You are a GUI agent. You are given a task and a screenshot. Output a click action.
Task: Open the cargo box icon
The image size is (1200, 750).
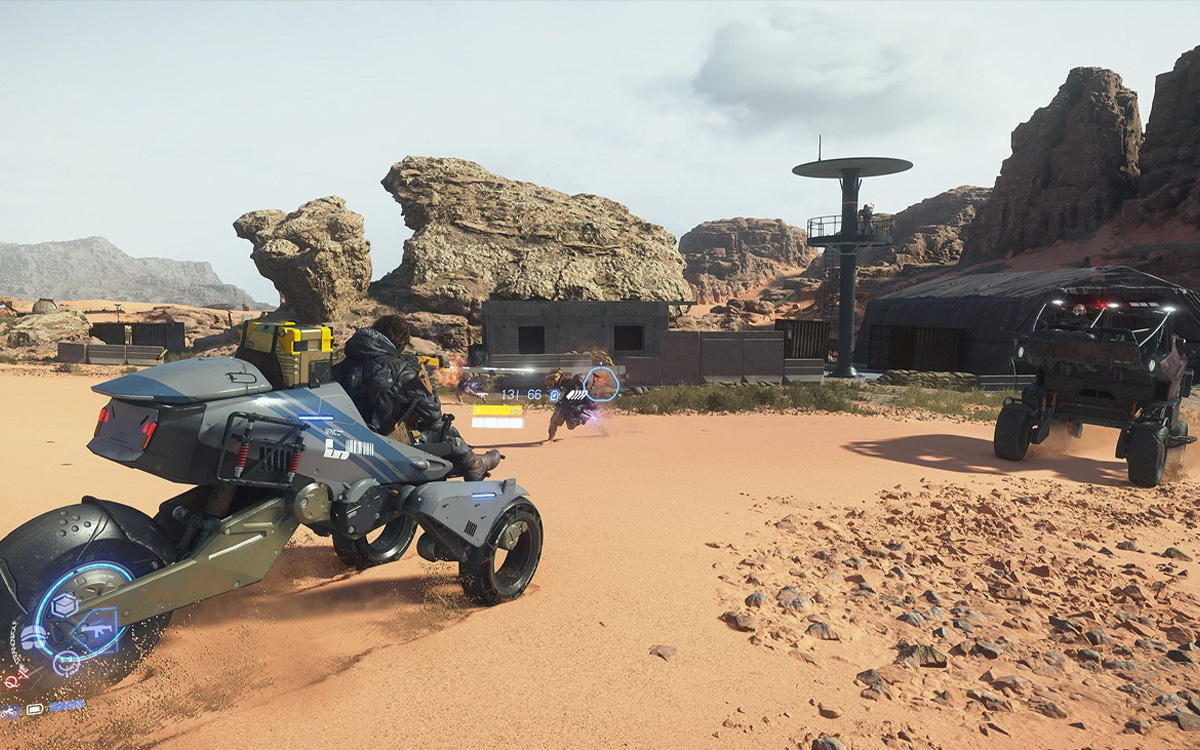(65, 605)
